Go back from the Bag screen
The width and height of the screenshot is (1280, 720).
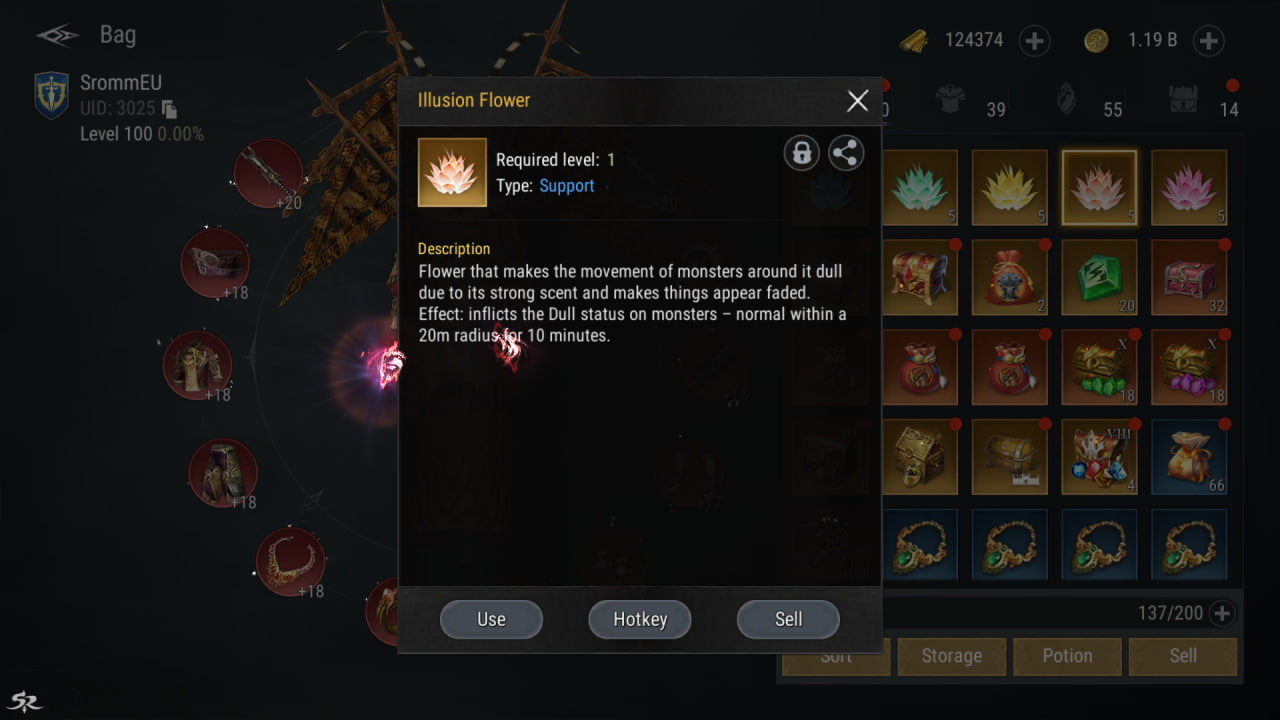pyautogui.click(x=58, y=36)
